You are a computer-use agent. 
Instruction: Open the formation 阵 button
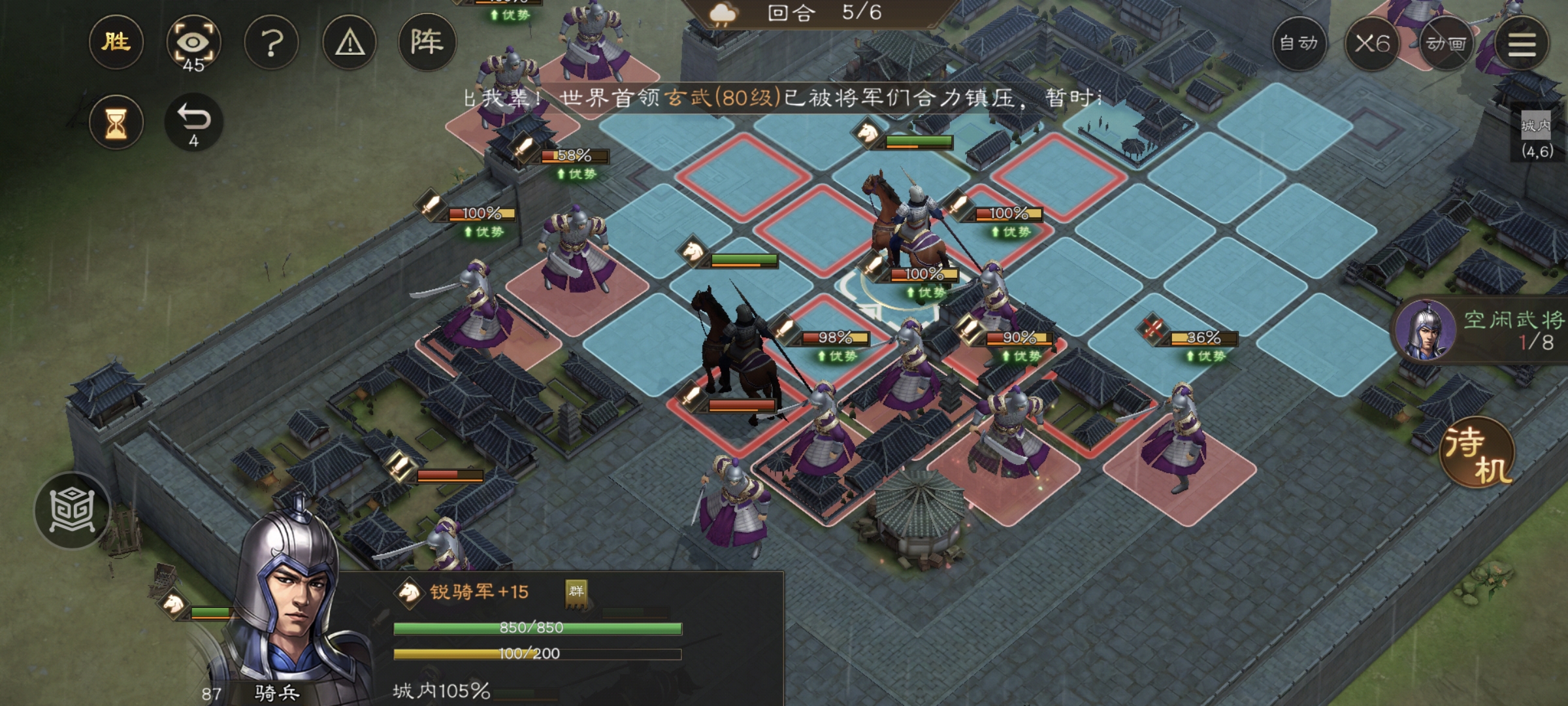click(x=427, y=43)
